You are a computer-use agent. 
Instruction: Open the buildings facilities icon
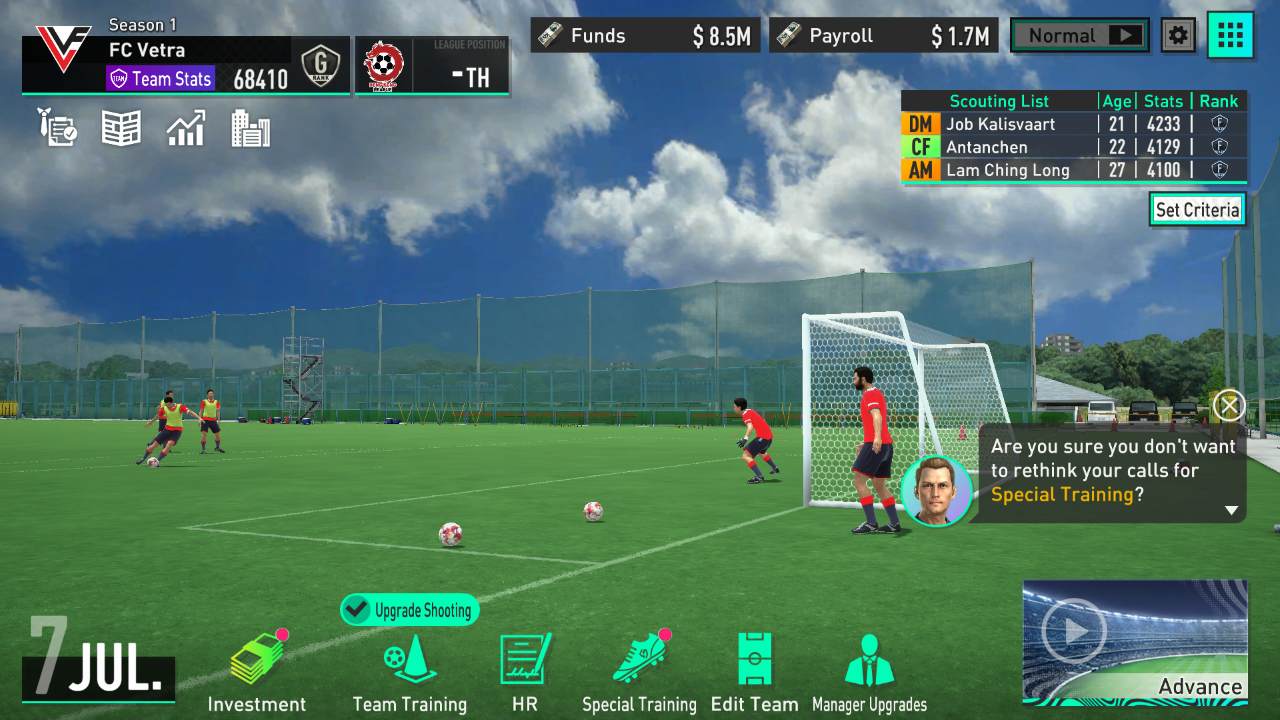[x=250, y=128]
